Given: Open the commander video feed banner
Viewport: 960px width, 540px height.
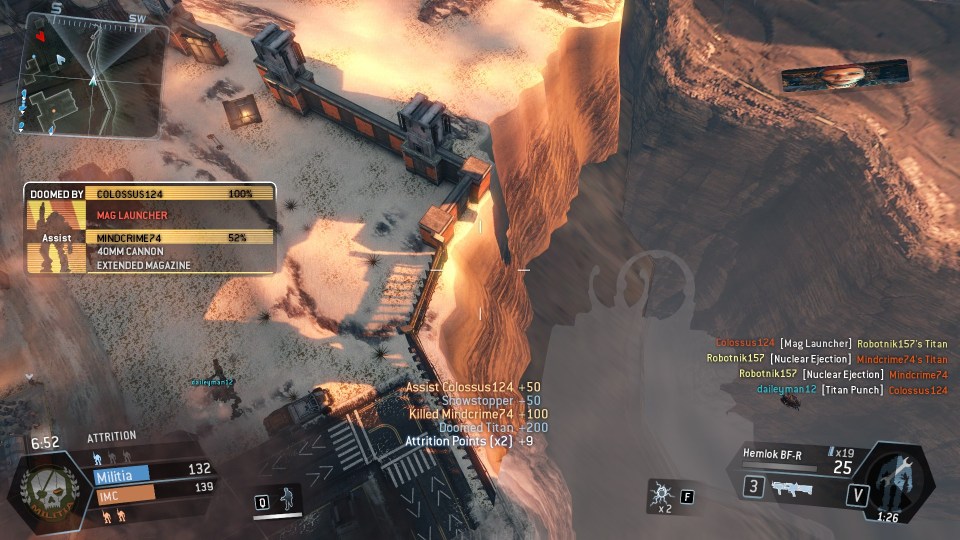Looking at the screenshot, I should point(845,75).
